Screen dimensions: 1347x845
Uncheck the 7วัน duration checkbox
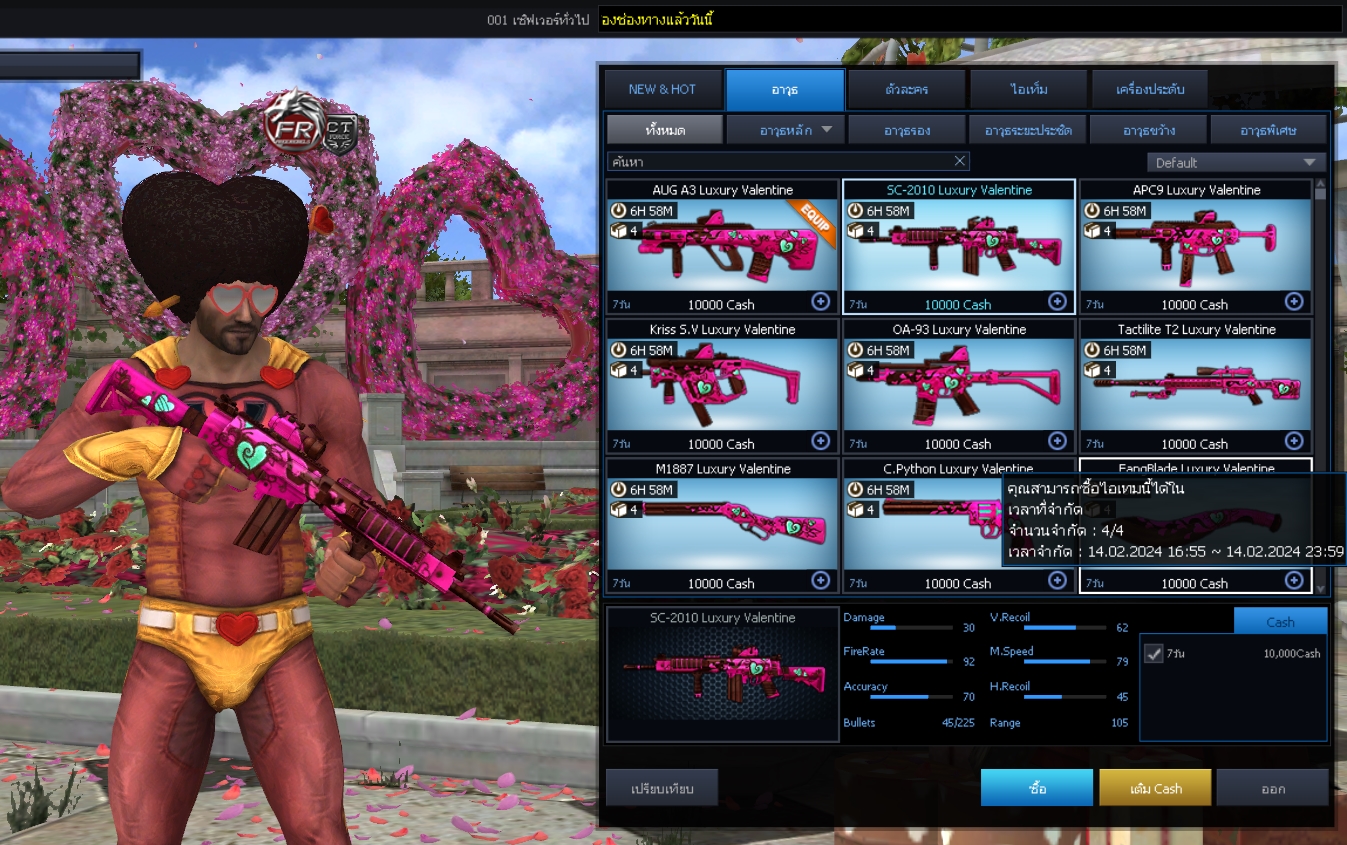point(1153,654)
